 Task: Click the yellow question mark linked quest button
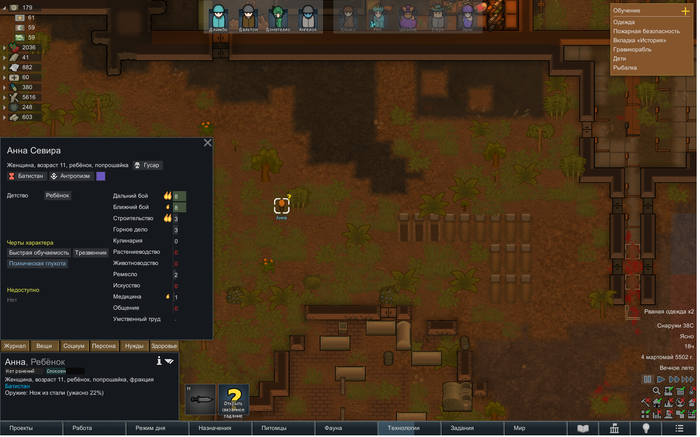pyautogui.click(x=234, y=399)
